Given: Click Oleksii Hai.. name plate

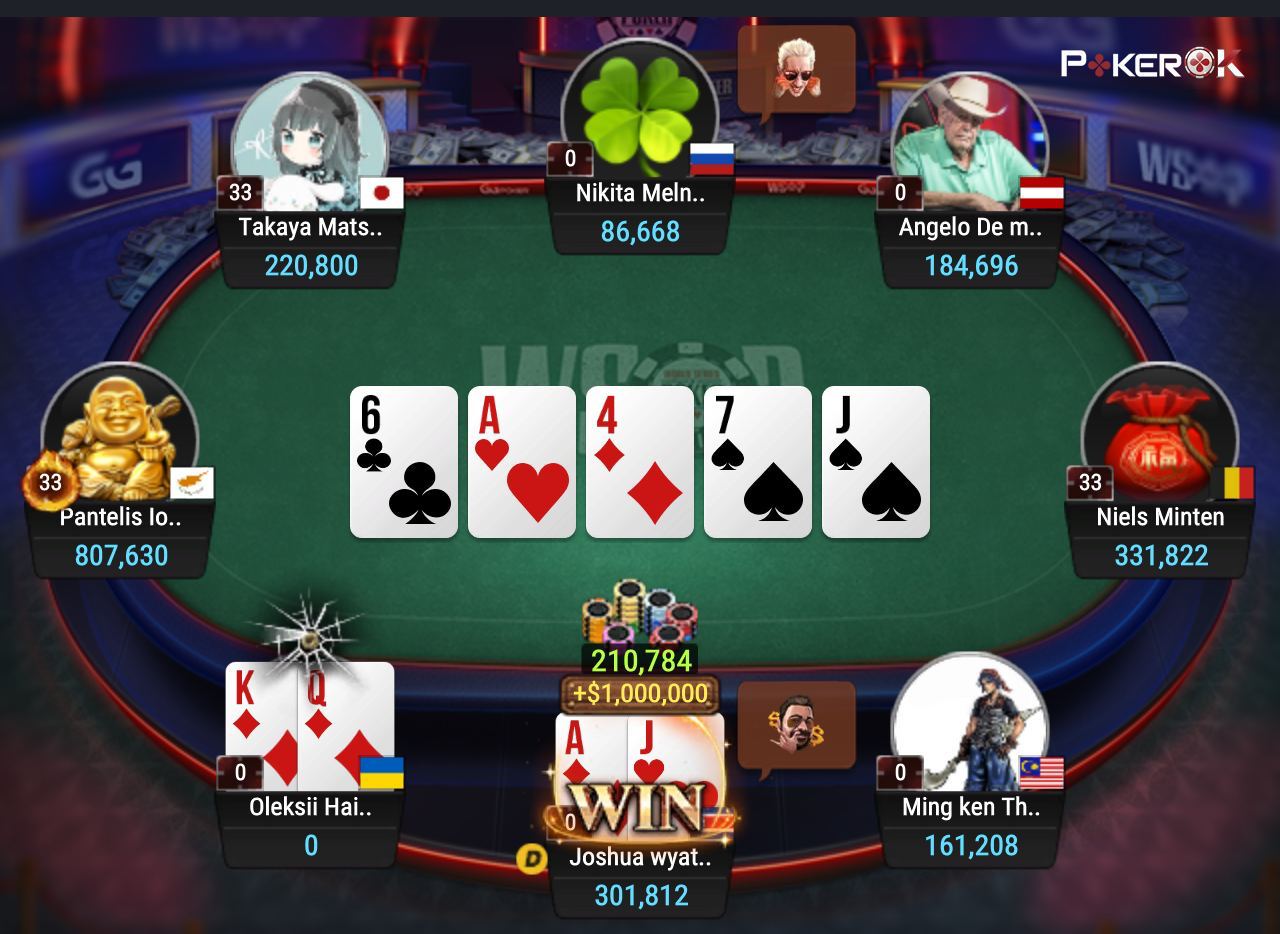Looking at the screenshot, I should [x=310, y=808].
